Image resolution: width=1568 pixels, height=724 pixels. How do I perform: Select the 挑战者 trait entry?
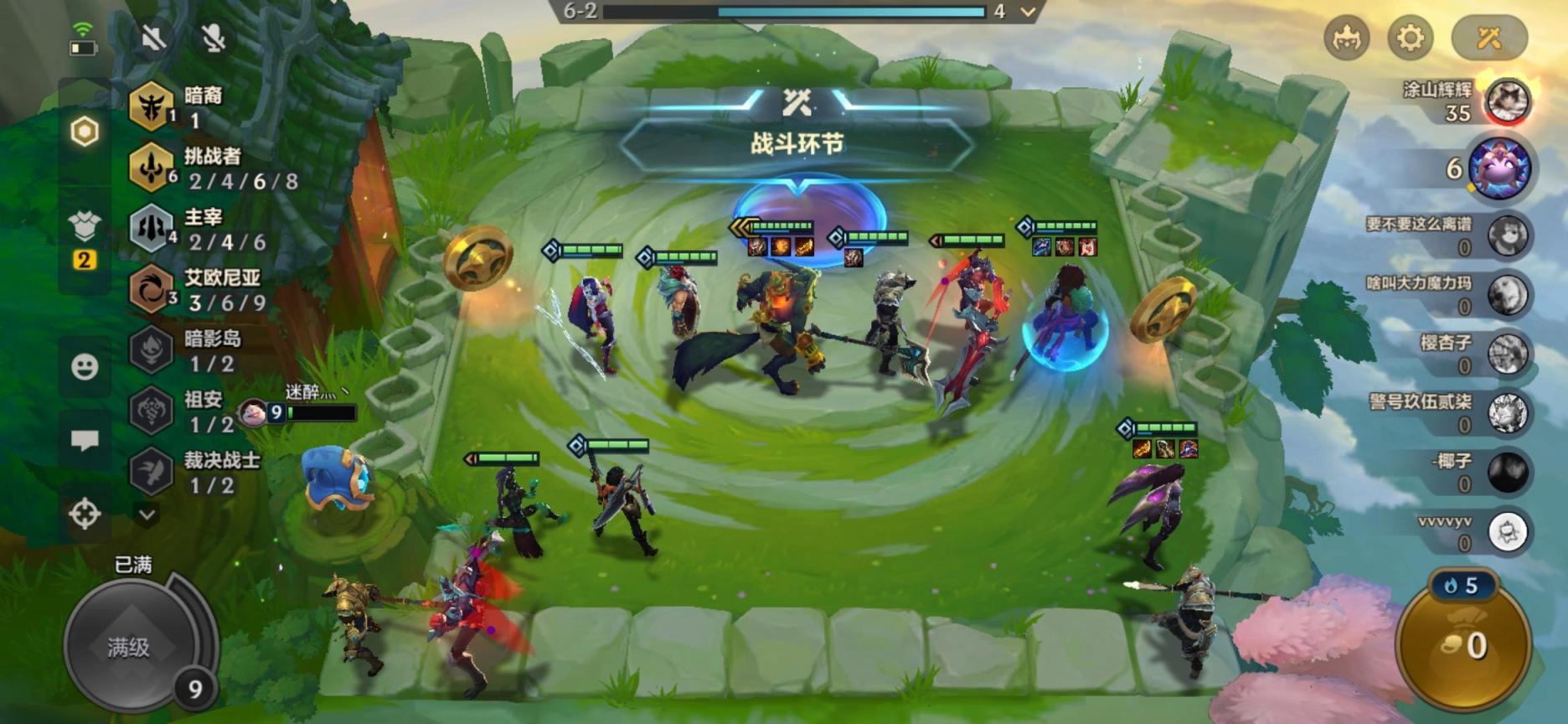[214, 168]
